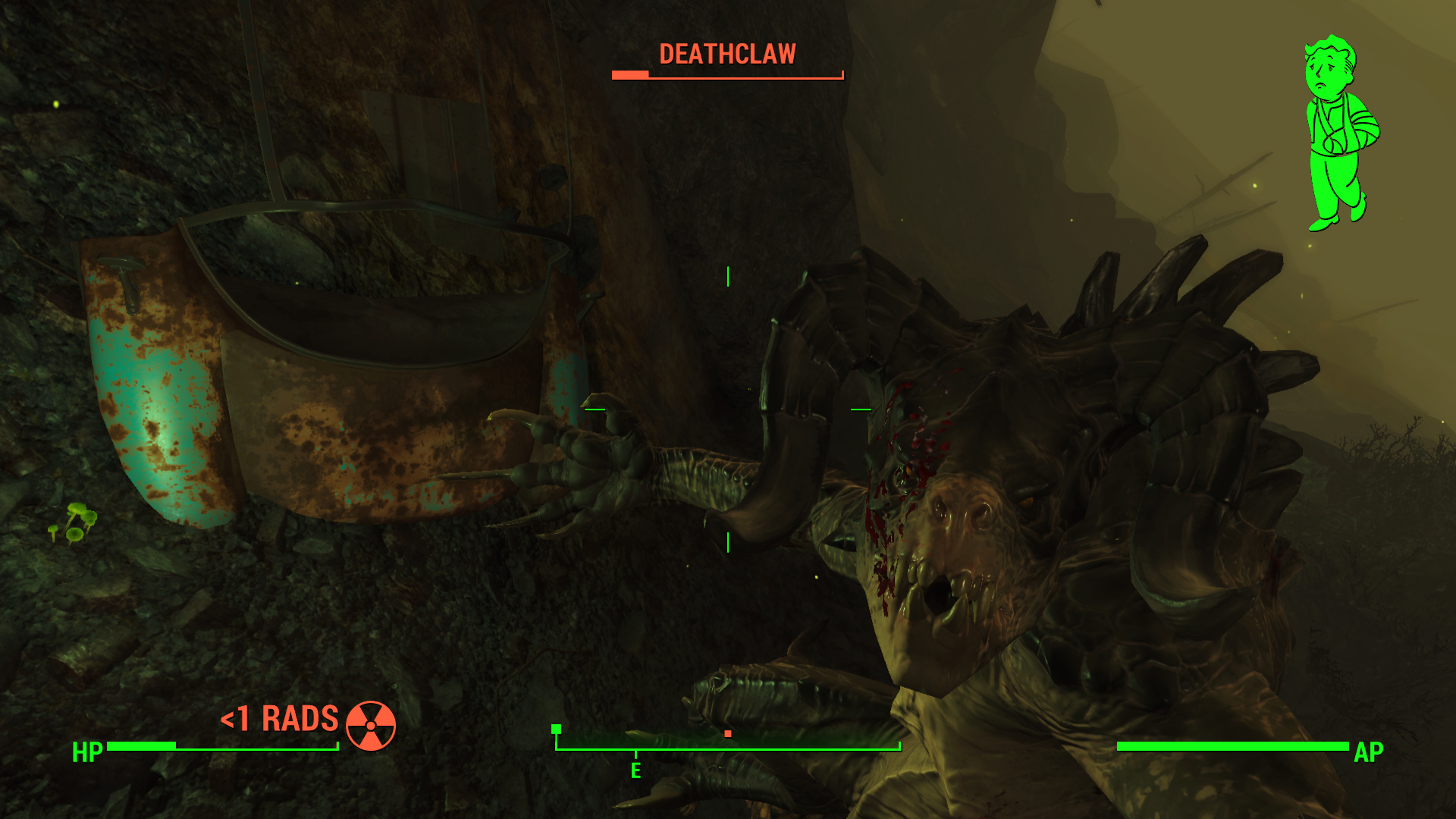Select the east 'E' compass direction marker

coord(635,770)
